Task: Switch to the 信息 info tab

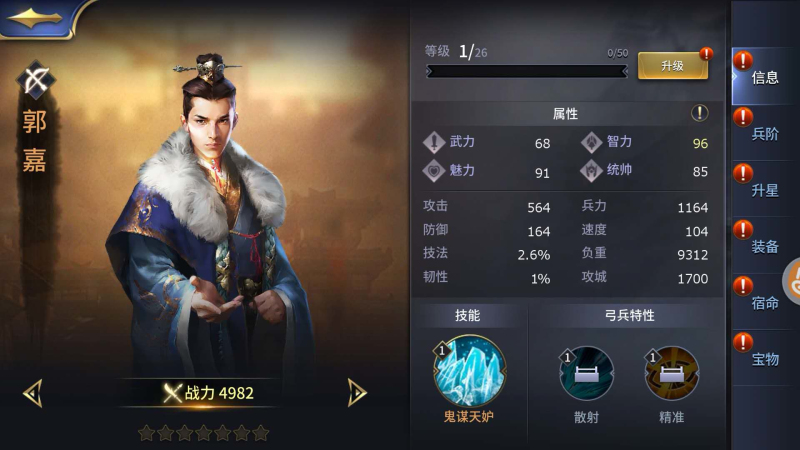Action: click(x=764, y=77)
